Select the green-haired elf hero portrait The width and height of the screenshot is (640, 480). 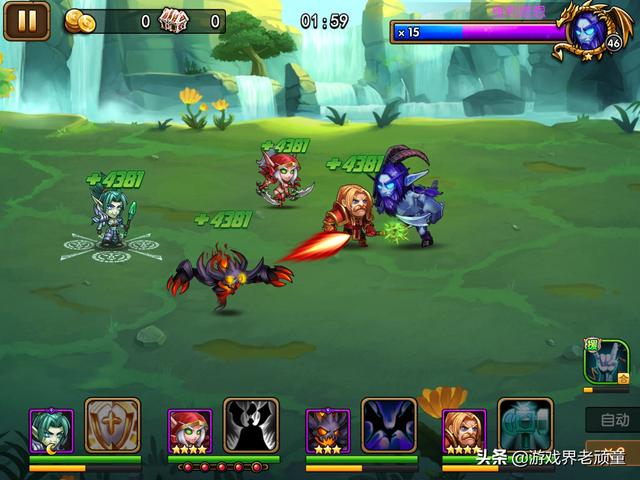click(51, 430)
